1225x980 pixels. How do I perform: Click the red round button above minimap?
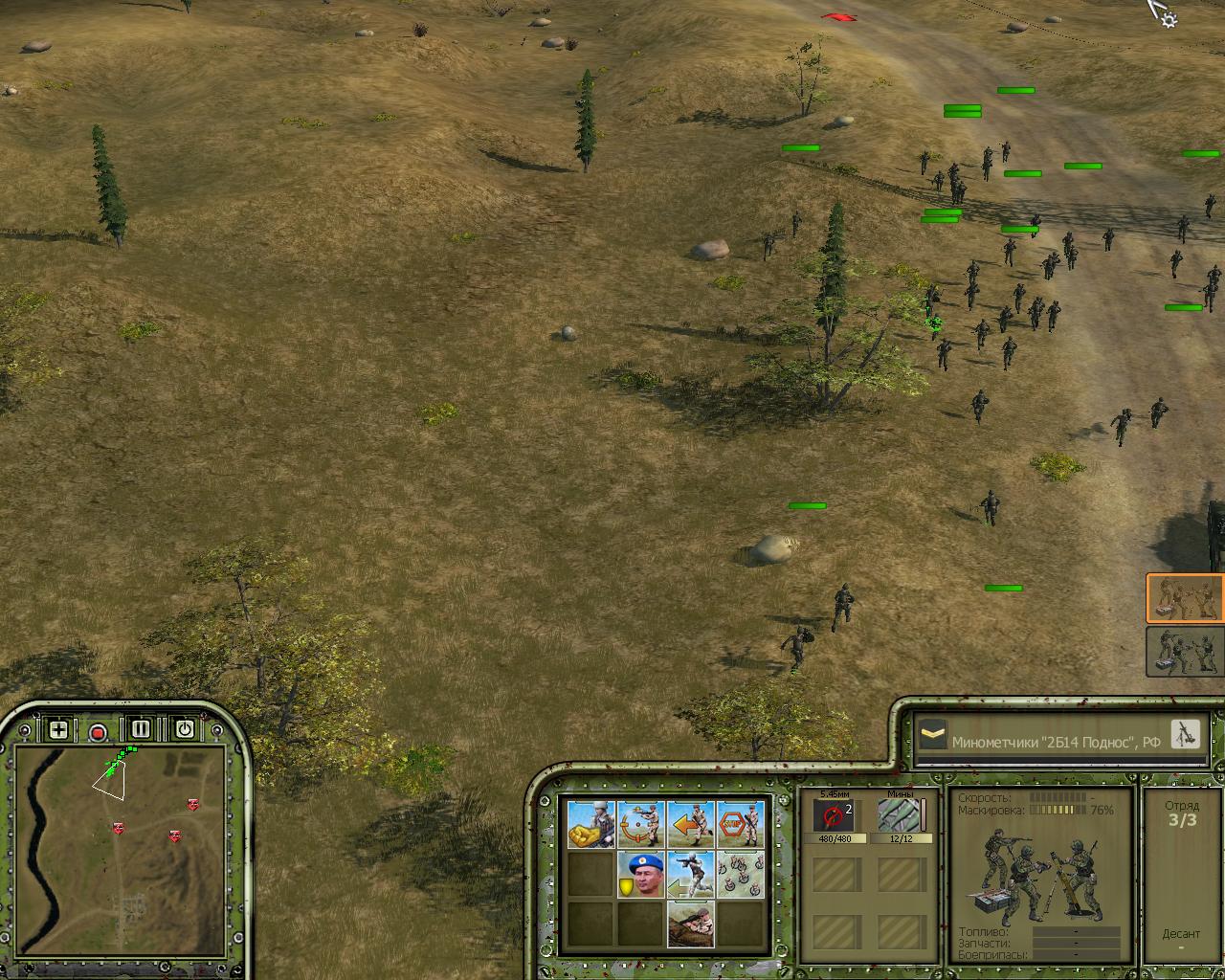coord(98,733)
